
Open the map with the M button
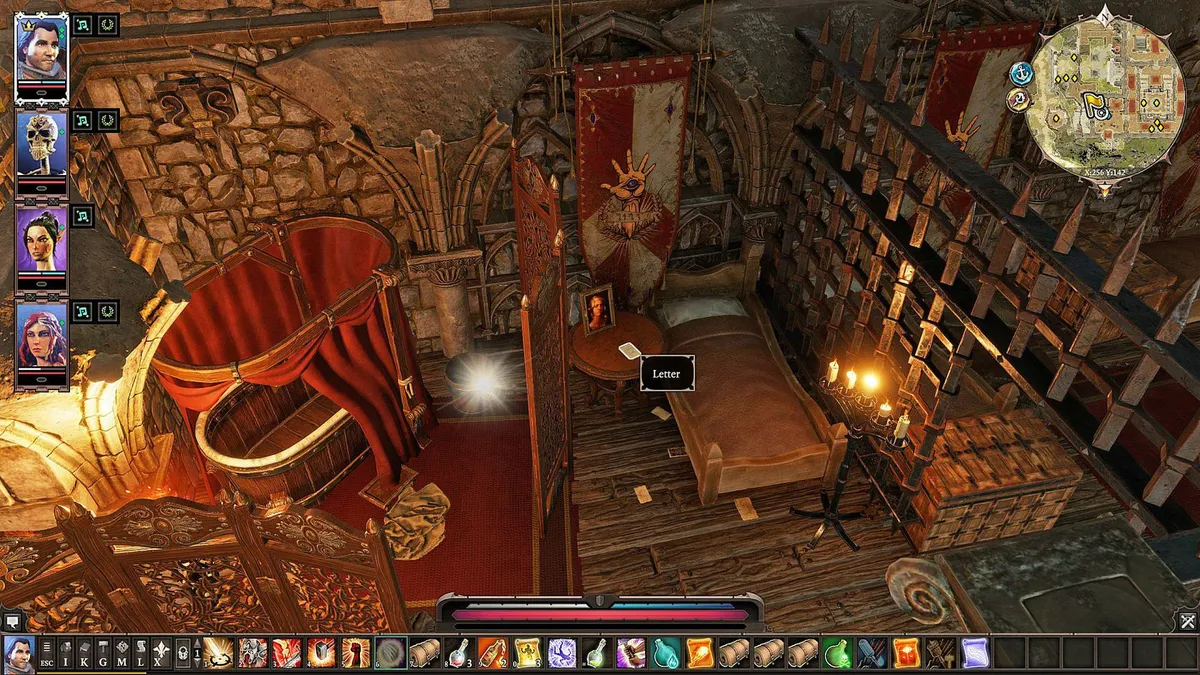click(x=122, y=654)
